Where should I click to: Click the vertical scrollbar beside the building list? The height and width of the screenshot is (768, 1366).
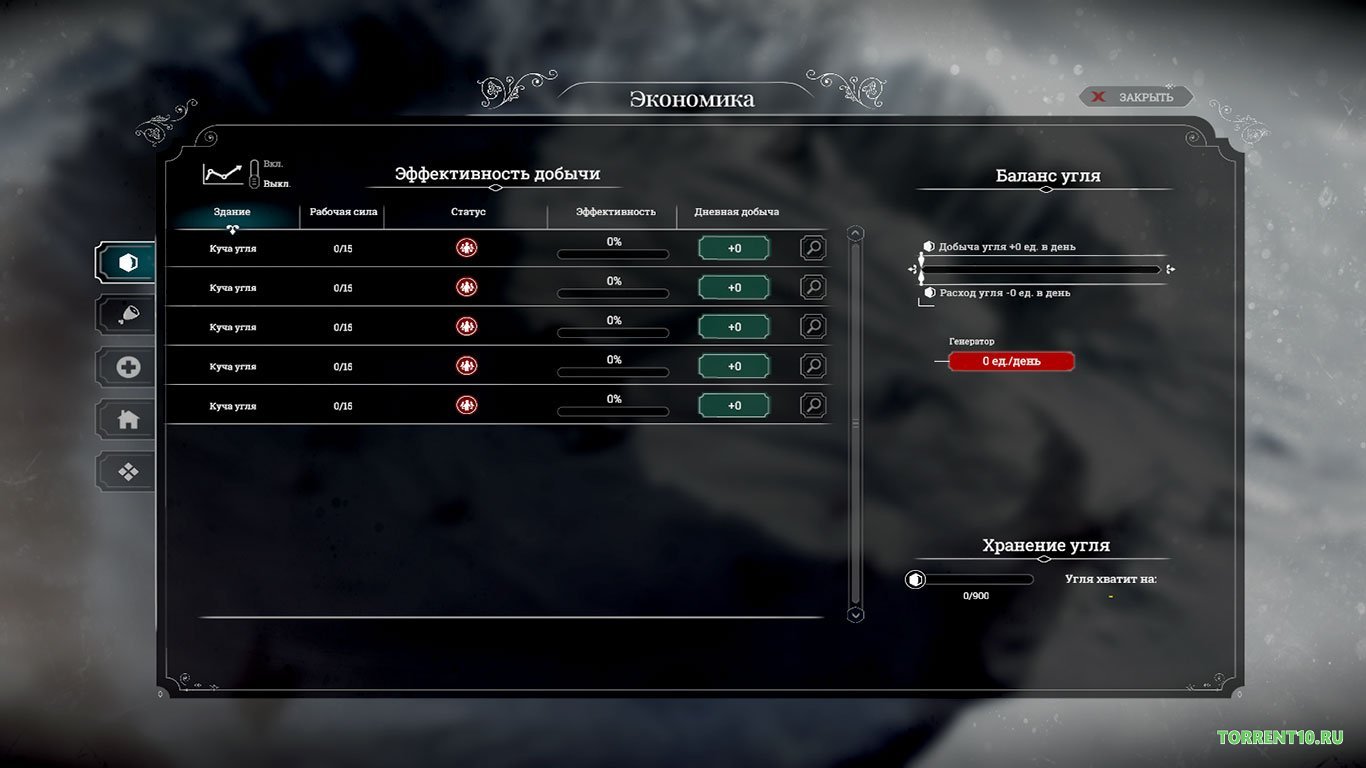[x=854, y=420]
